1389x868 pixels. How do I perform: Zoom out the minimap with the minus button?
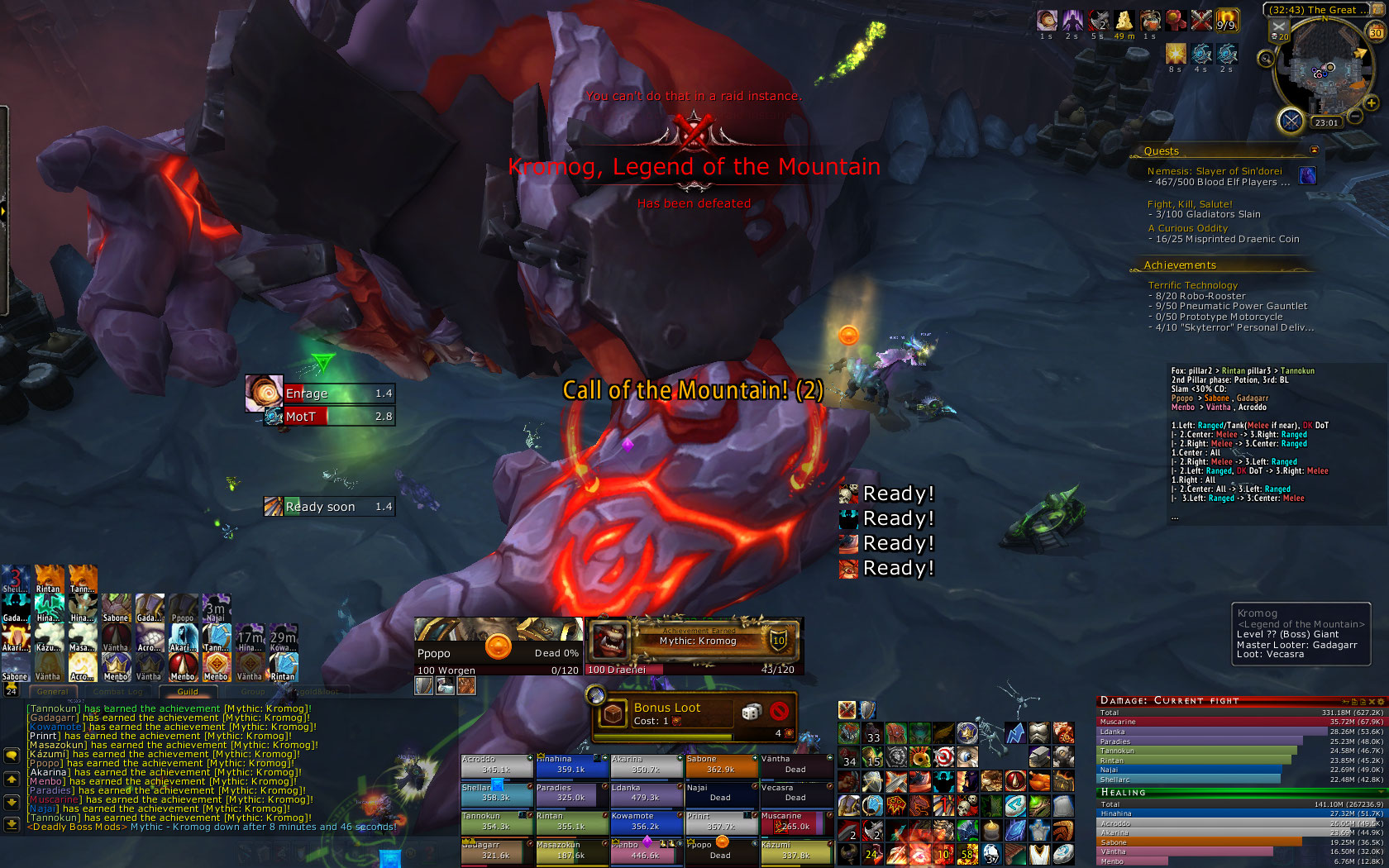(x=1356, y=117)
